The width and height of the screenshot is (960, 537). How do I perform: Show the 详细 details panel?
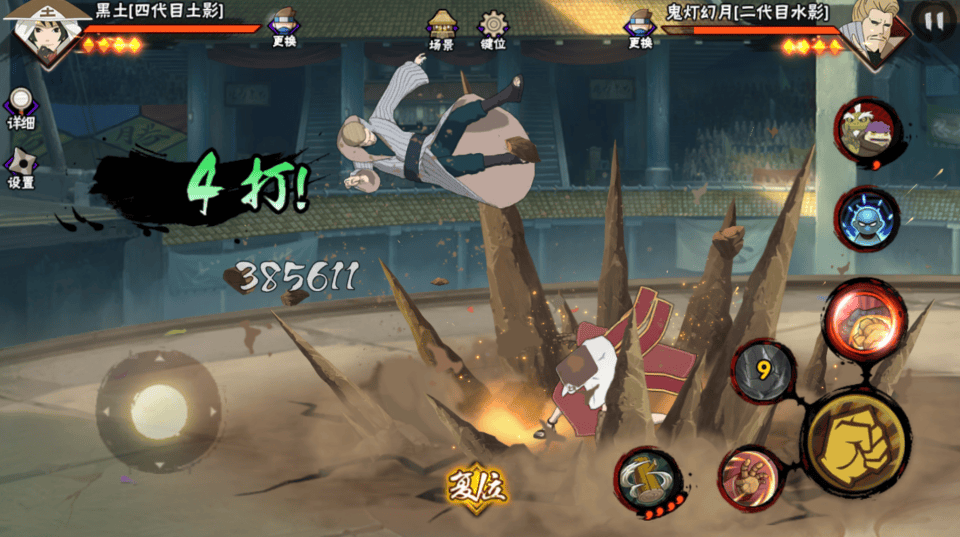pyautogui.click(x=21, y=109)
